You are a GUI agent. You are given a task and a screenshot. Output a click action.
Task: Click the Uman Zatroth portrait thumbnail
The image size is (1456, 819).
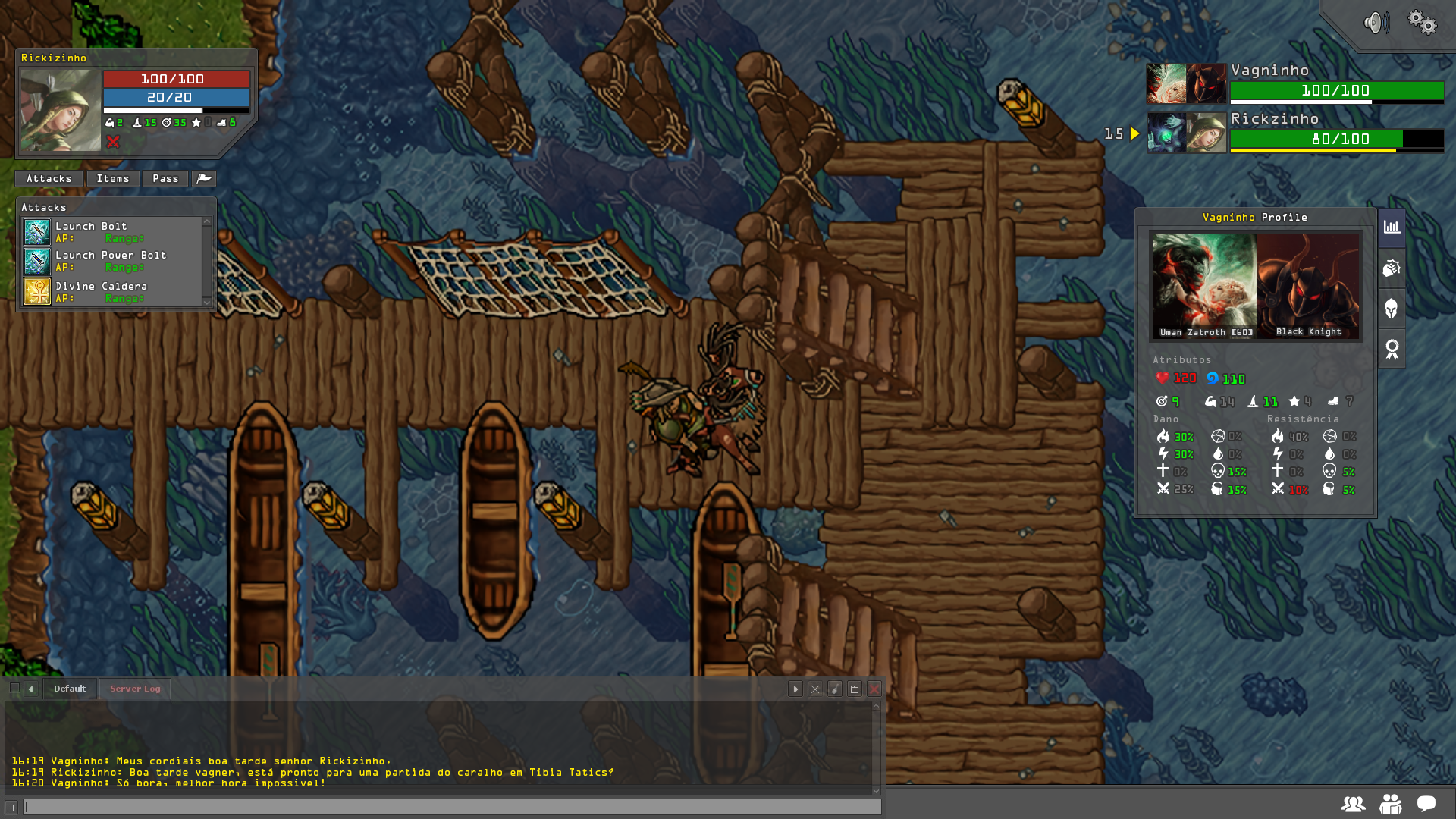click(1203, 285)
